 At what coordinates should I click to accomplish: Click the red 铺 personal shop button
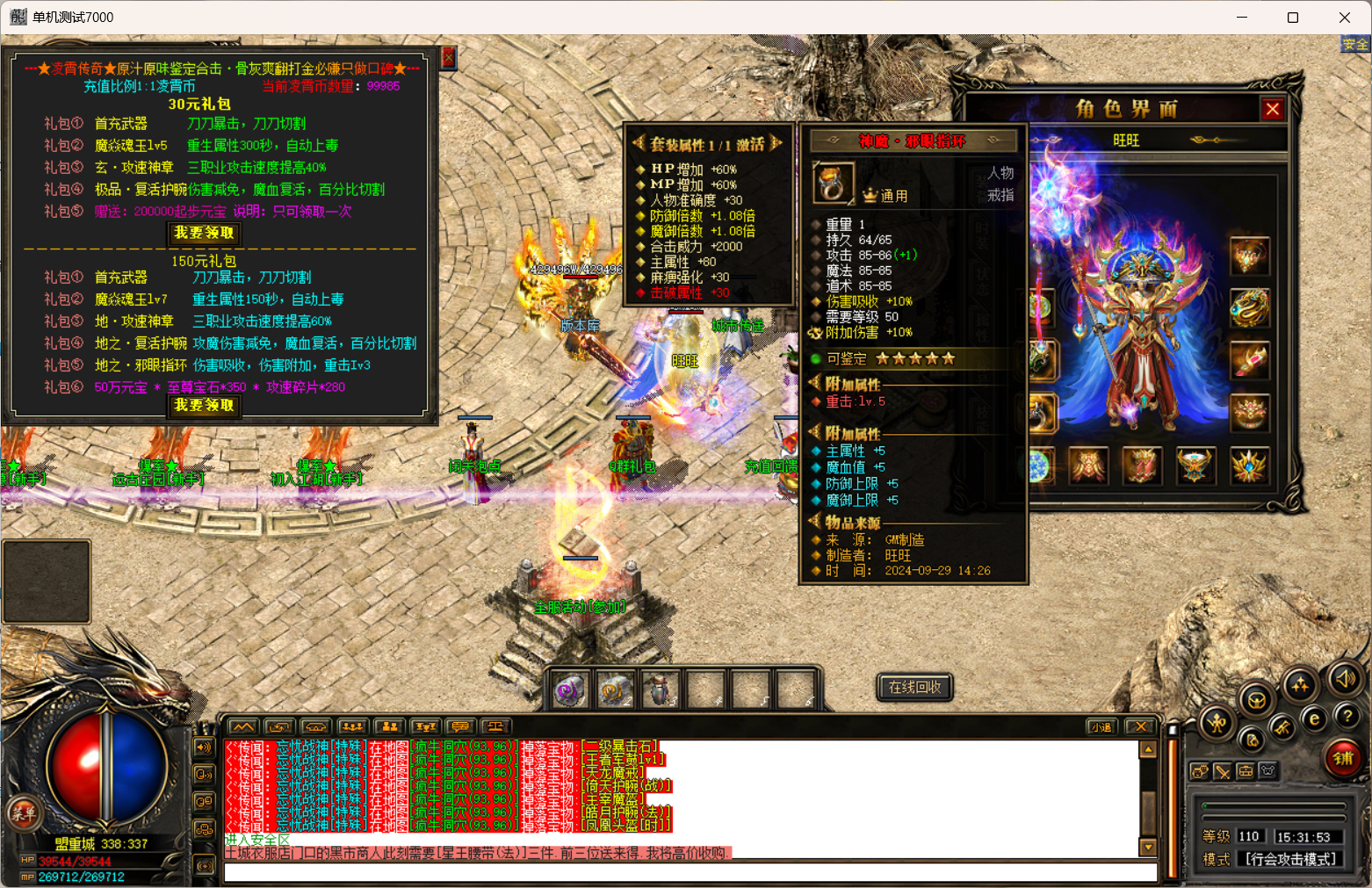tap(1344, 758)
